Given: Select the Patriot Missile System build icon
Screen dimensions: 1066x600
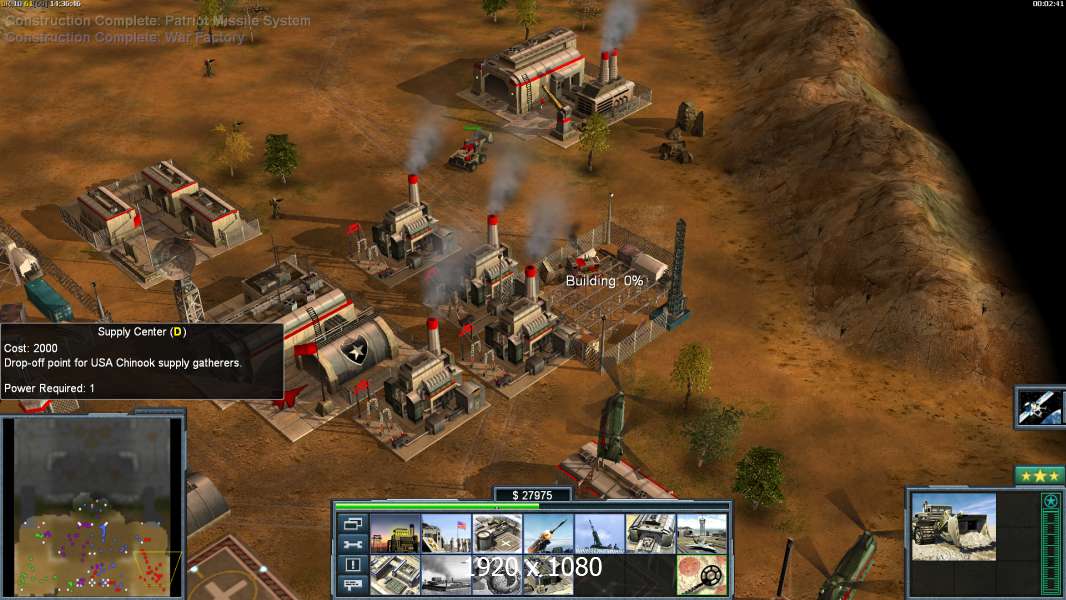Looking at the screenshot, I should (548, 534).
